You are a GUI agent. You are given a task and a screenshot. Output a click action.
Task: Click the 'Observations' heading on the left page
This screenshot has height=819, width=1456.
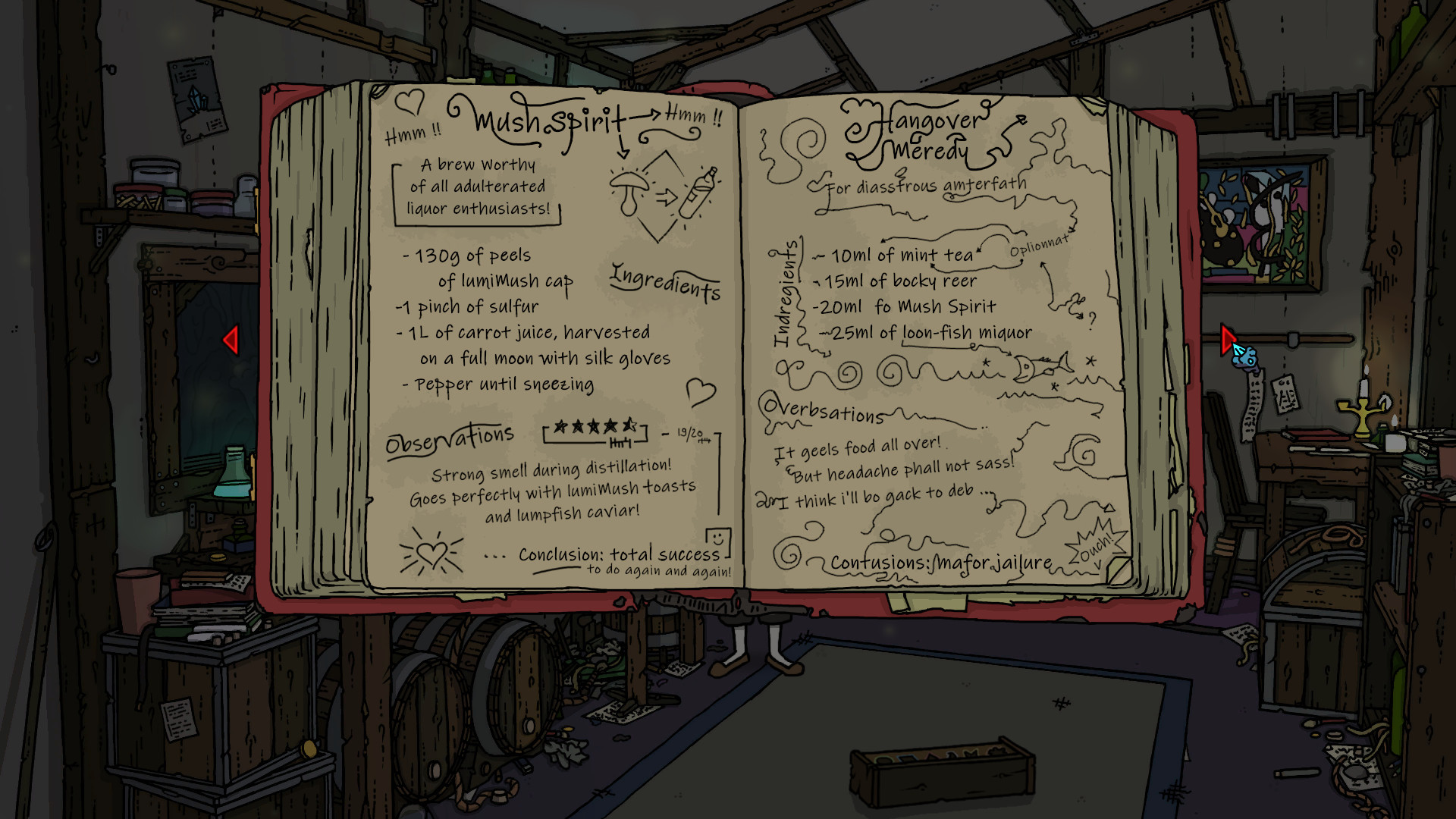pos(450,434)
